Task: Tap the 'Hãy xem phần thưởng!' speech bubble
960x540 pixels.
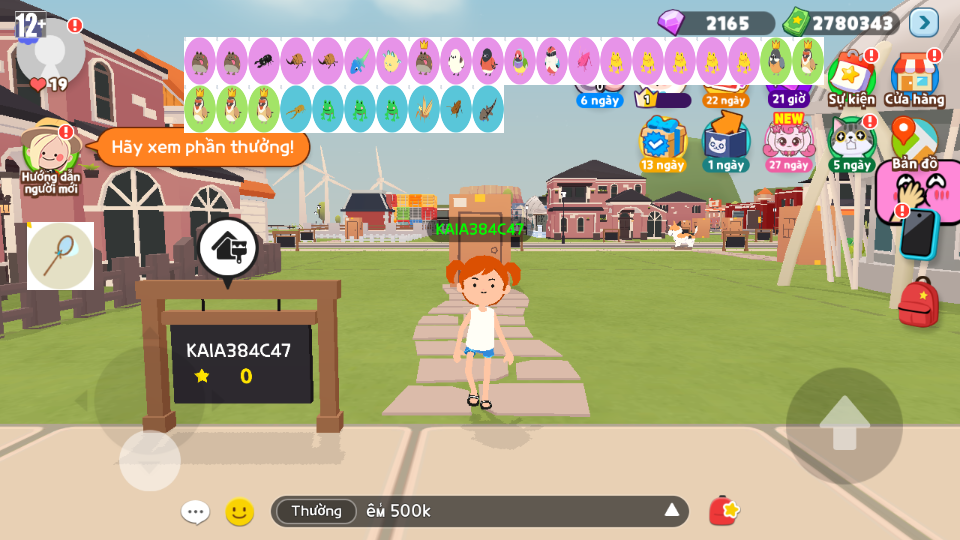Action: [x=202, y=147]
